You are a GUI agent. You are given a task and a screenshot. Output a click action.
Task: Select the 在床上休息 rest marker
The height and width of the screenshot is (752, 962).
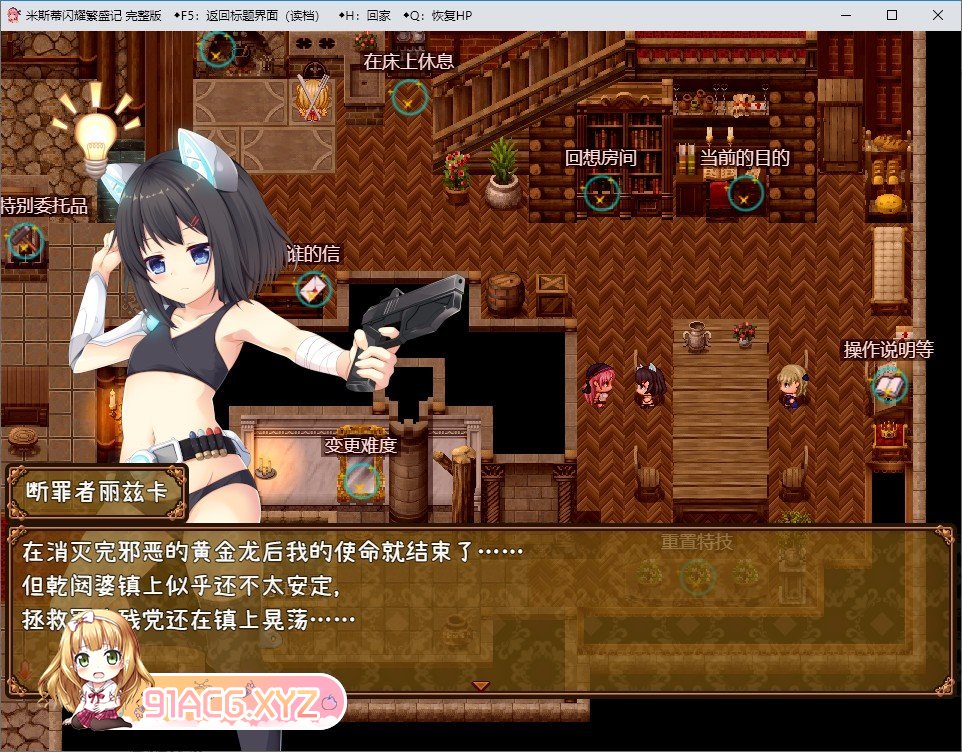[x=409, y=97]
